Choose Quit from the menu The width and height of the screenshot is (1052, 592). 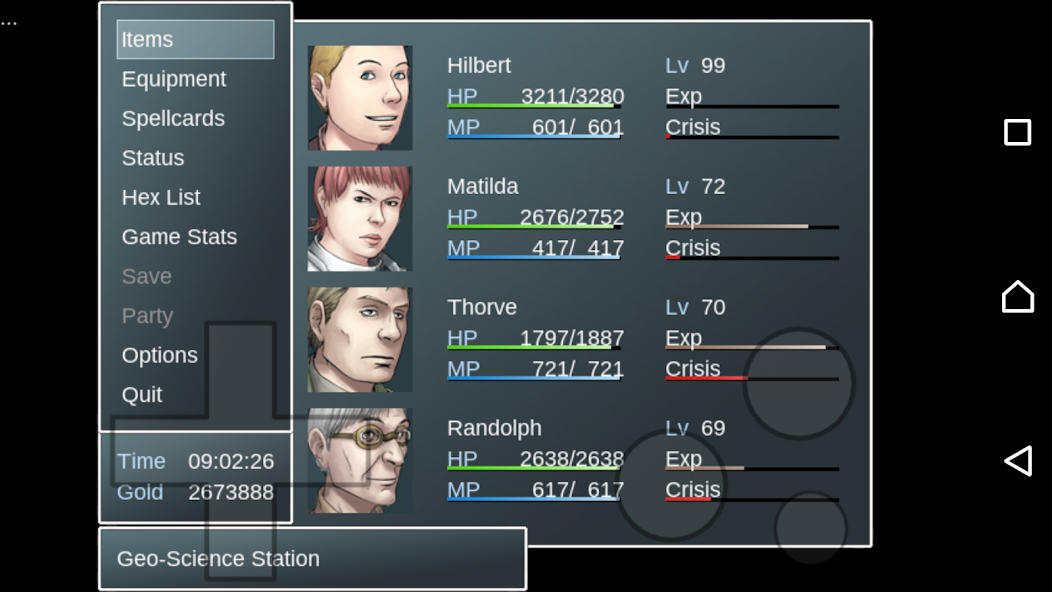[x=142, y=395]
